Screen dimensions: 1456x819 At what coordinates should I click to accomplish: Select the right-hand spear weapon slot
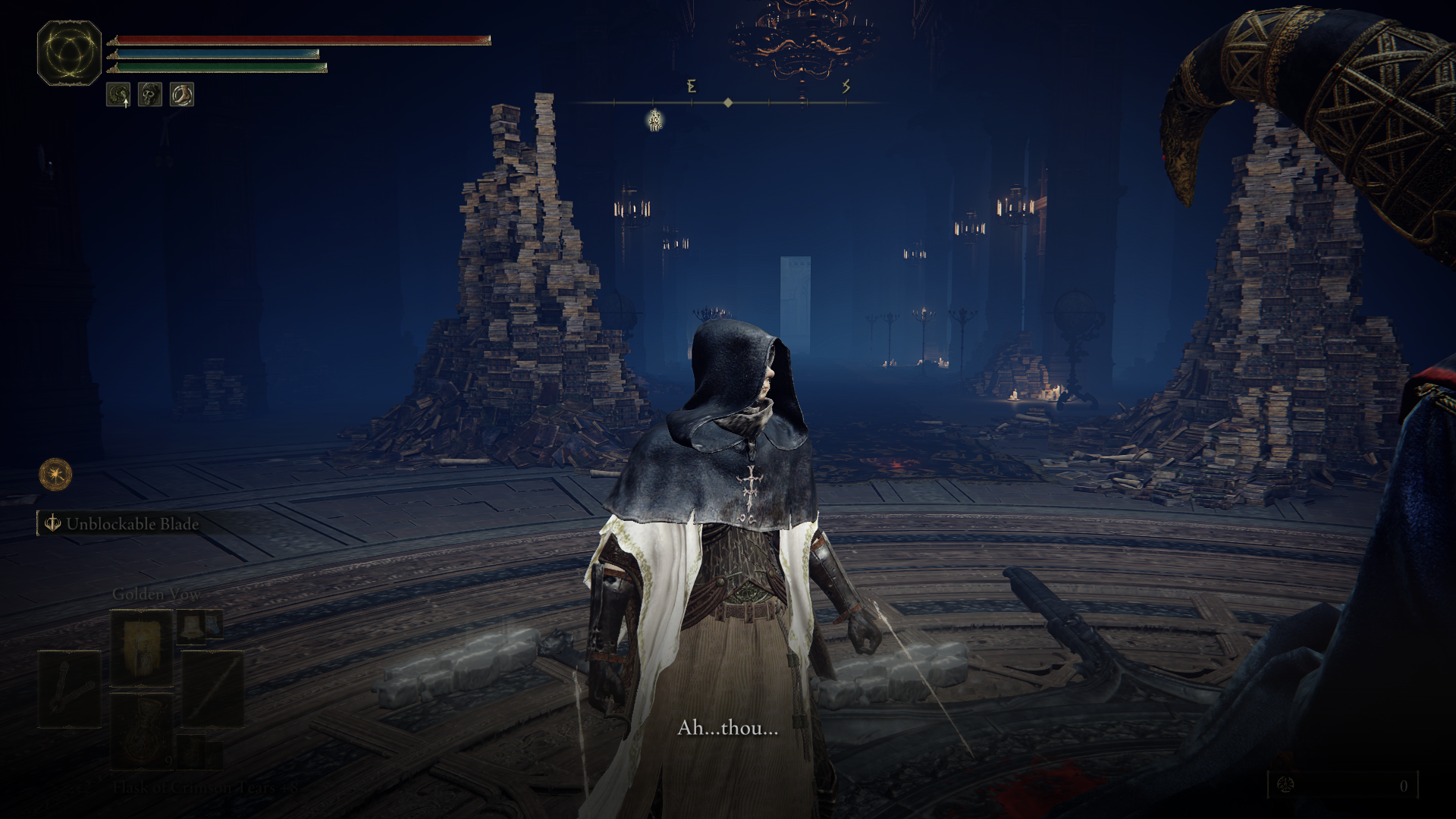(x=214, y=691)
